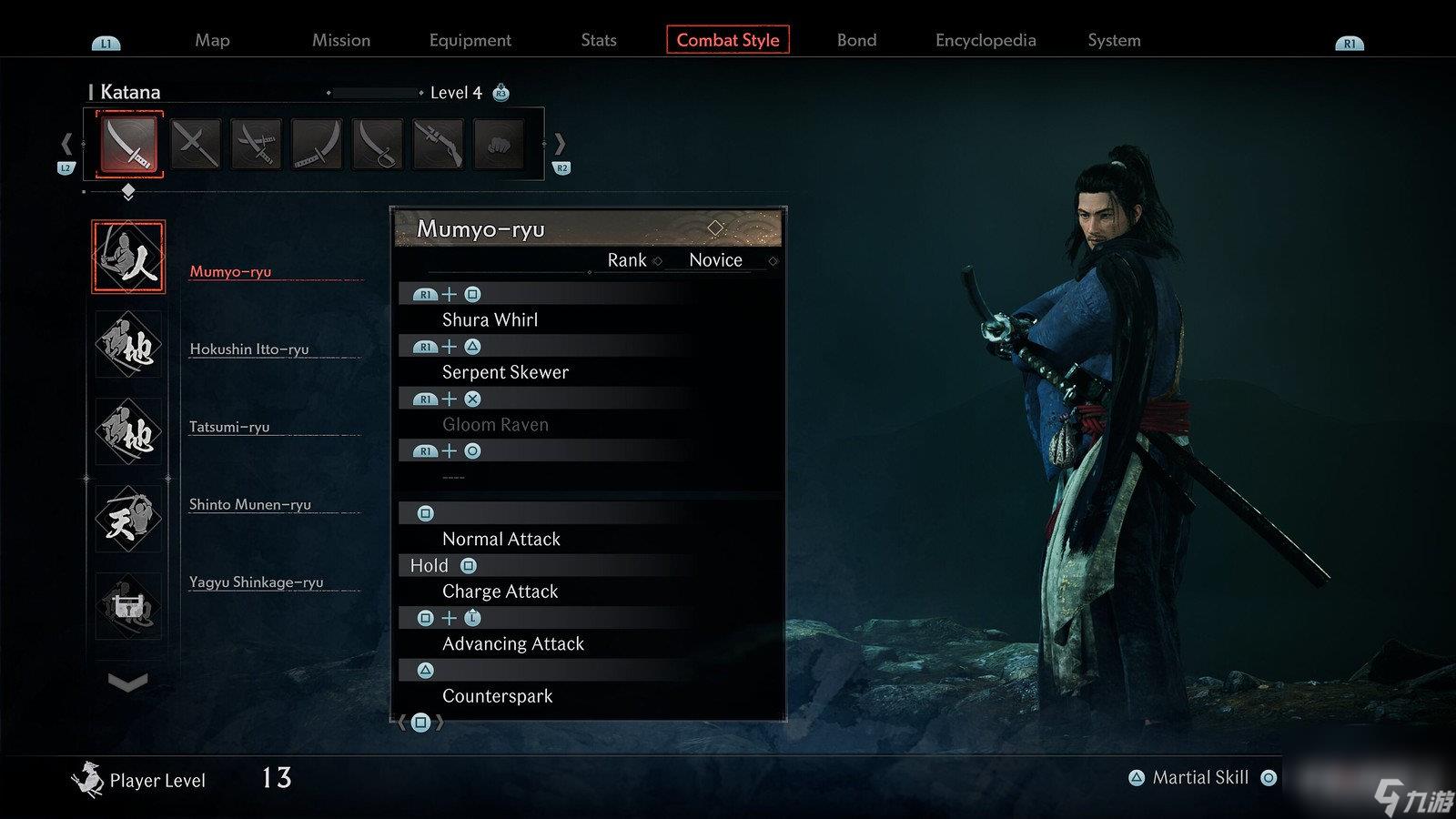Select the Katana weapon icon
The height and width of the screenshot is (819, 1456).
(x=129, y=144)
